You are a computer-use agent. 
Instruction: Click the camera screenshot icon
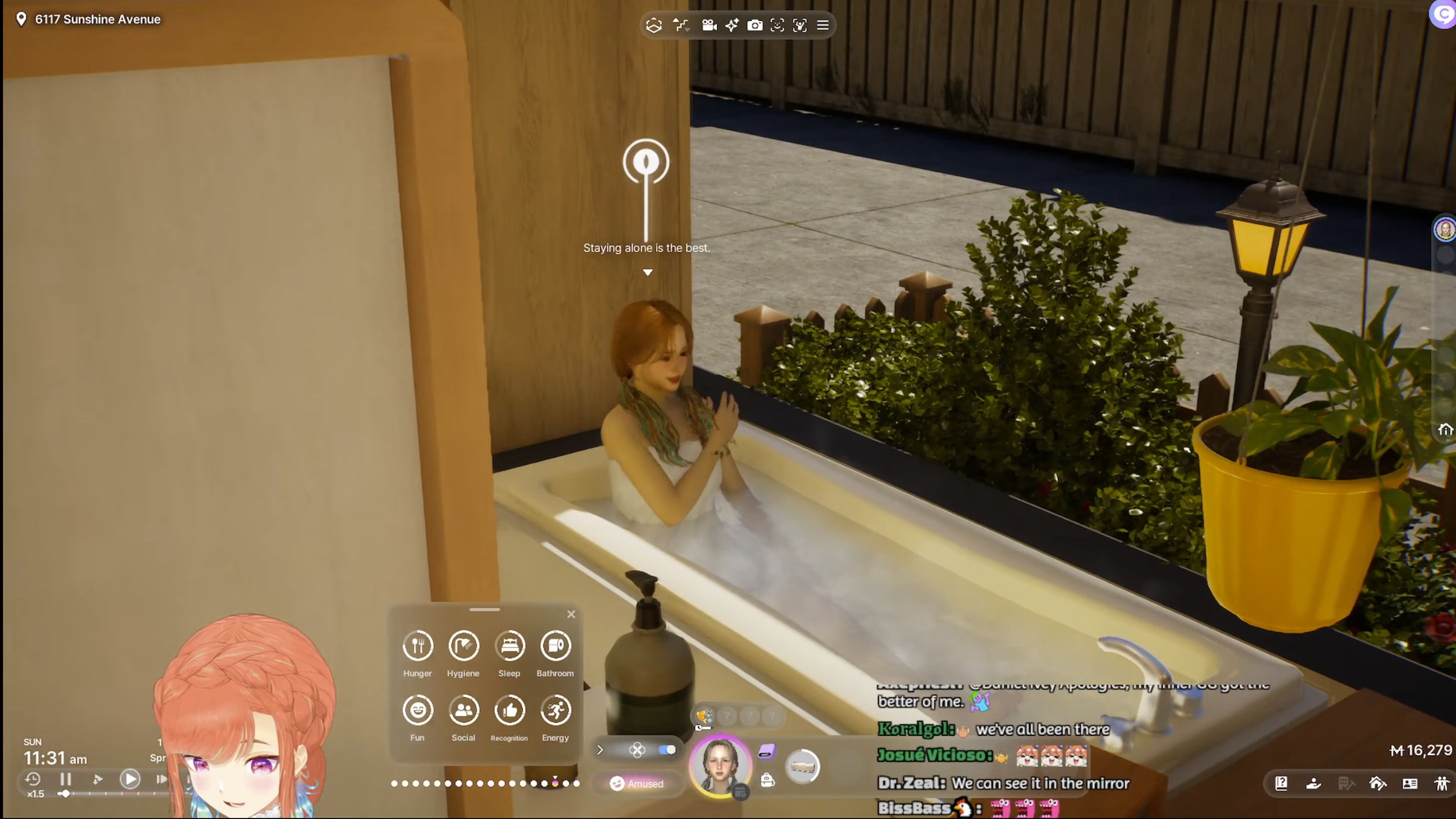[x=755, y=26]
